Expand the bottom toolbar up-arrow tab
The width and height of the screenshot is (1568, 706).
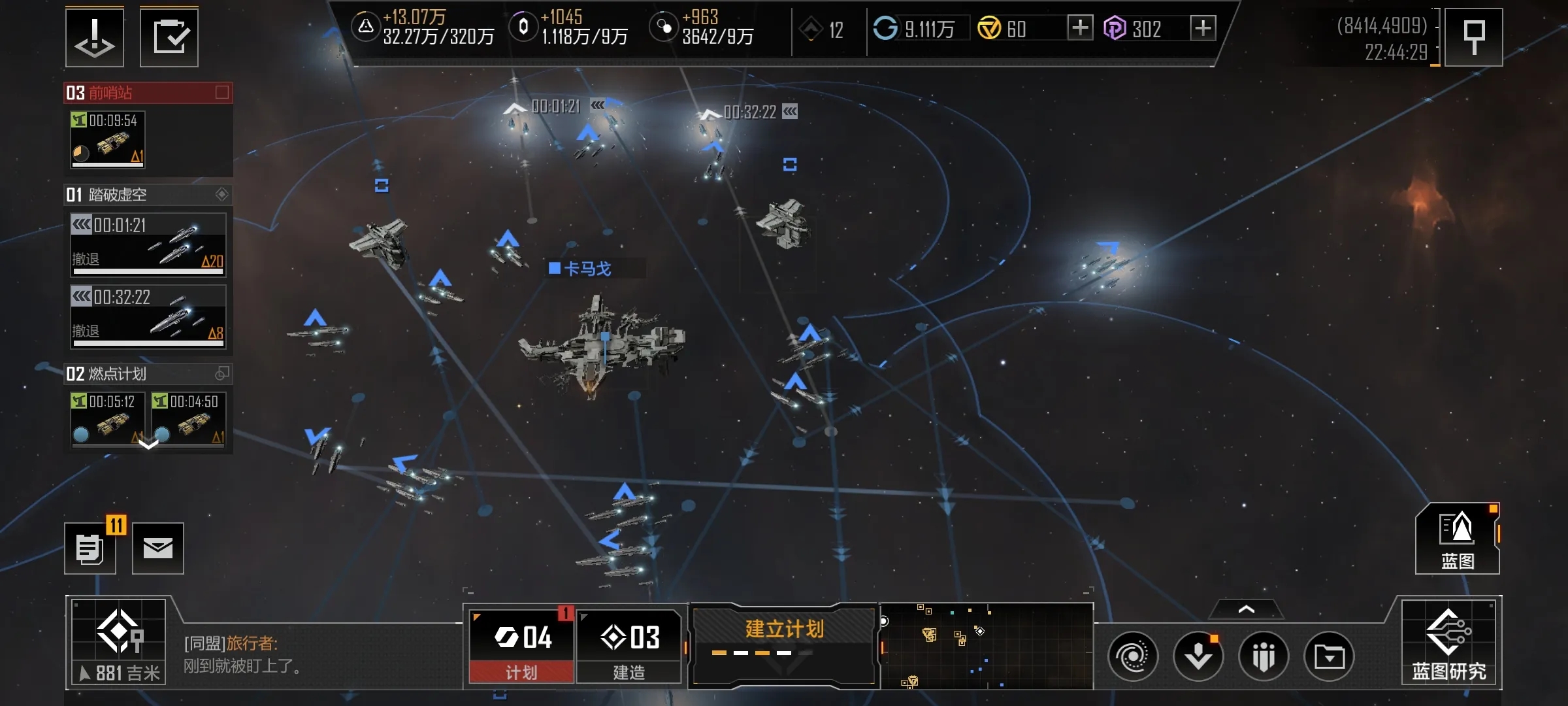tap(1246, 609)
